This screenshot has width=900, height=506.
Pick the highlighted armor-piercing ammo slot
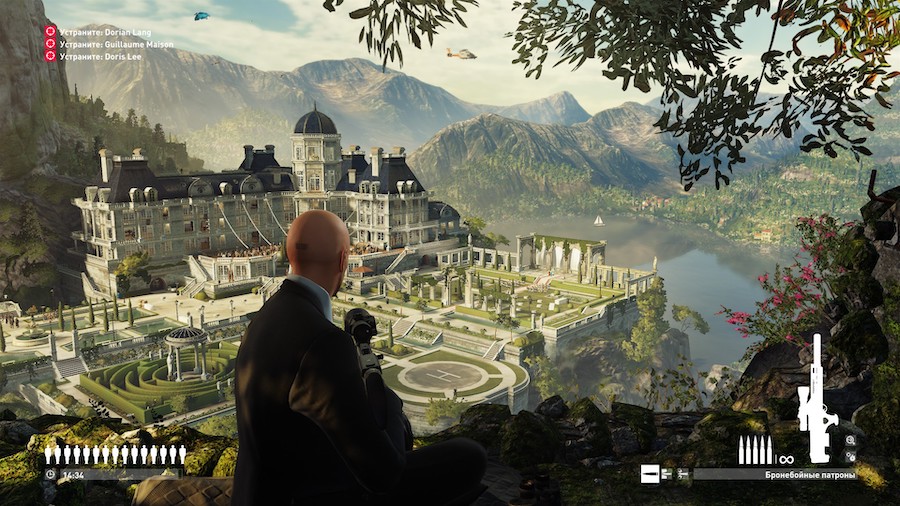[650, 473]
